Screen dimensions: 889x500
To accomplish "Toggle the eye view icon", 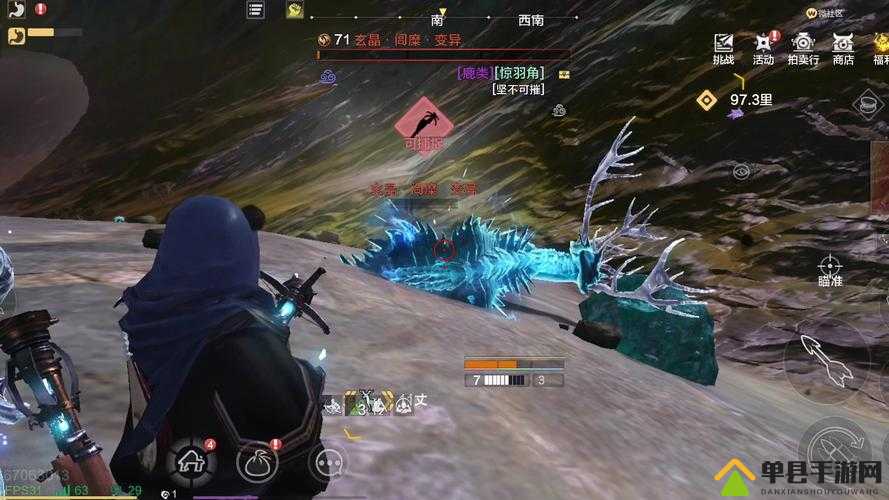I will 741,171.
